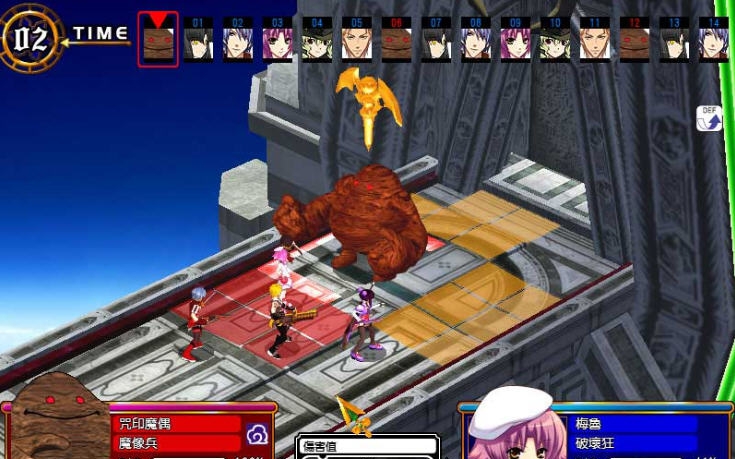Select the active golem turn portrait
The image size is (735, 459).
tap(158, 41)
